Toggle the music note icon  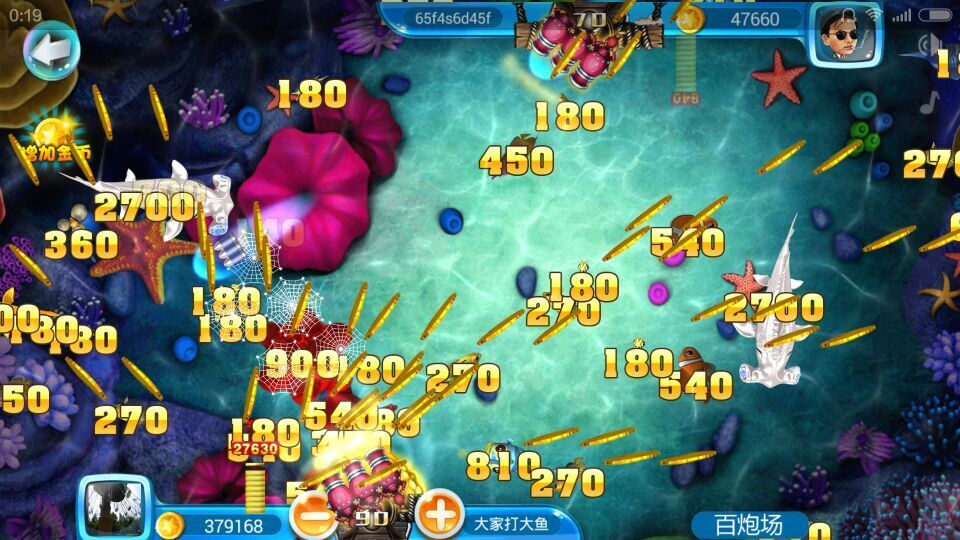(x=932, y=101)
